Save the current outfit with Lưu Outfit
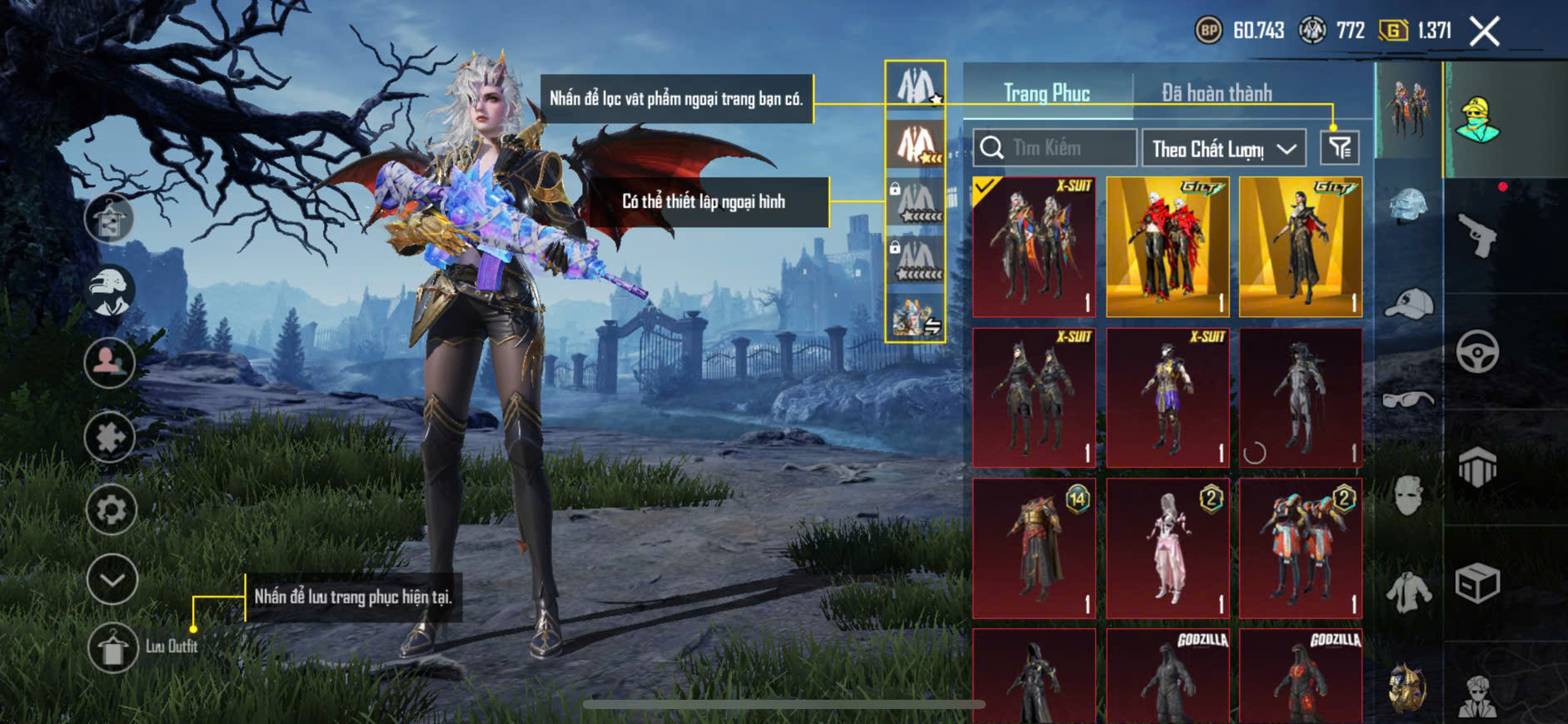Image resolution: width=1568 pixels, height=724 pixels. click(113, 647)
